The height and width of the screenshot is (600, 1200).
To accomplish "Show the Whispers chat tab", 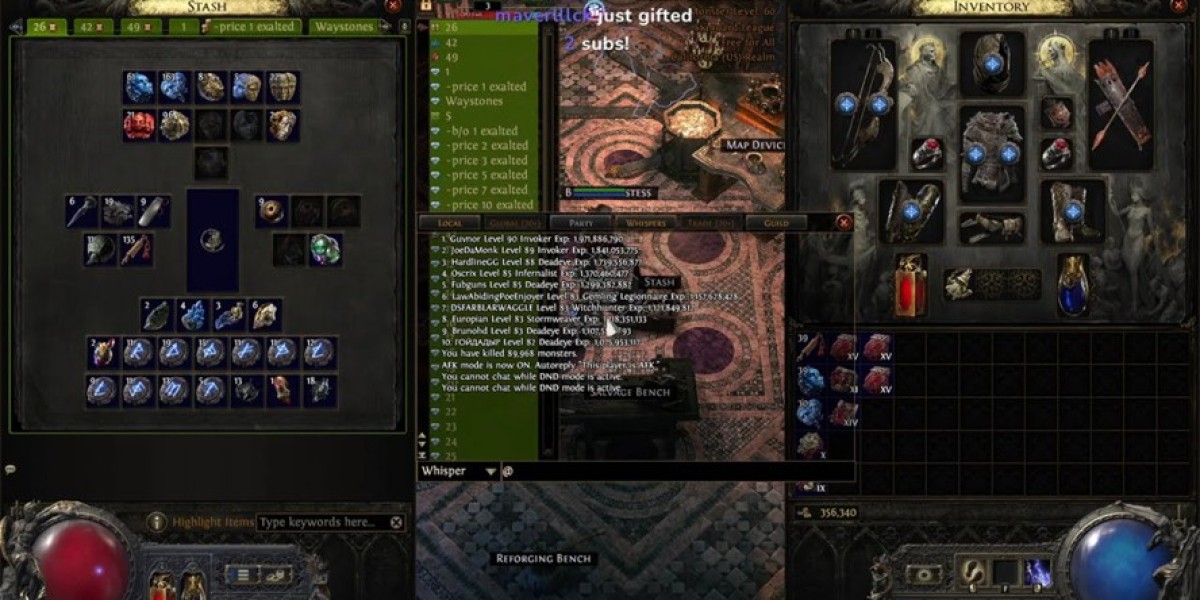I will coord(646,223).
